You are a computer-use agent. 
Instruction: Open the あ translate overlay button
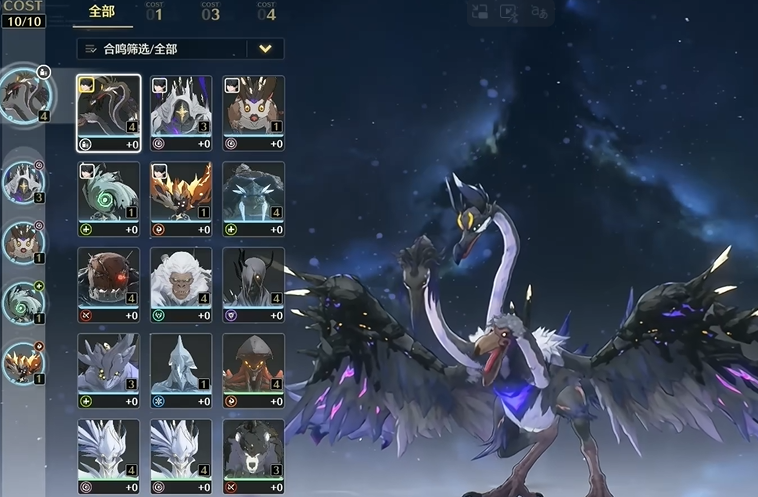540,13
